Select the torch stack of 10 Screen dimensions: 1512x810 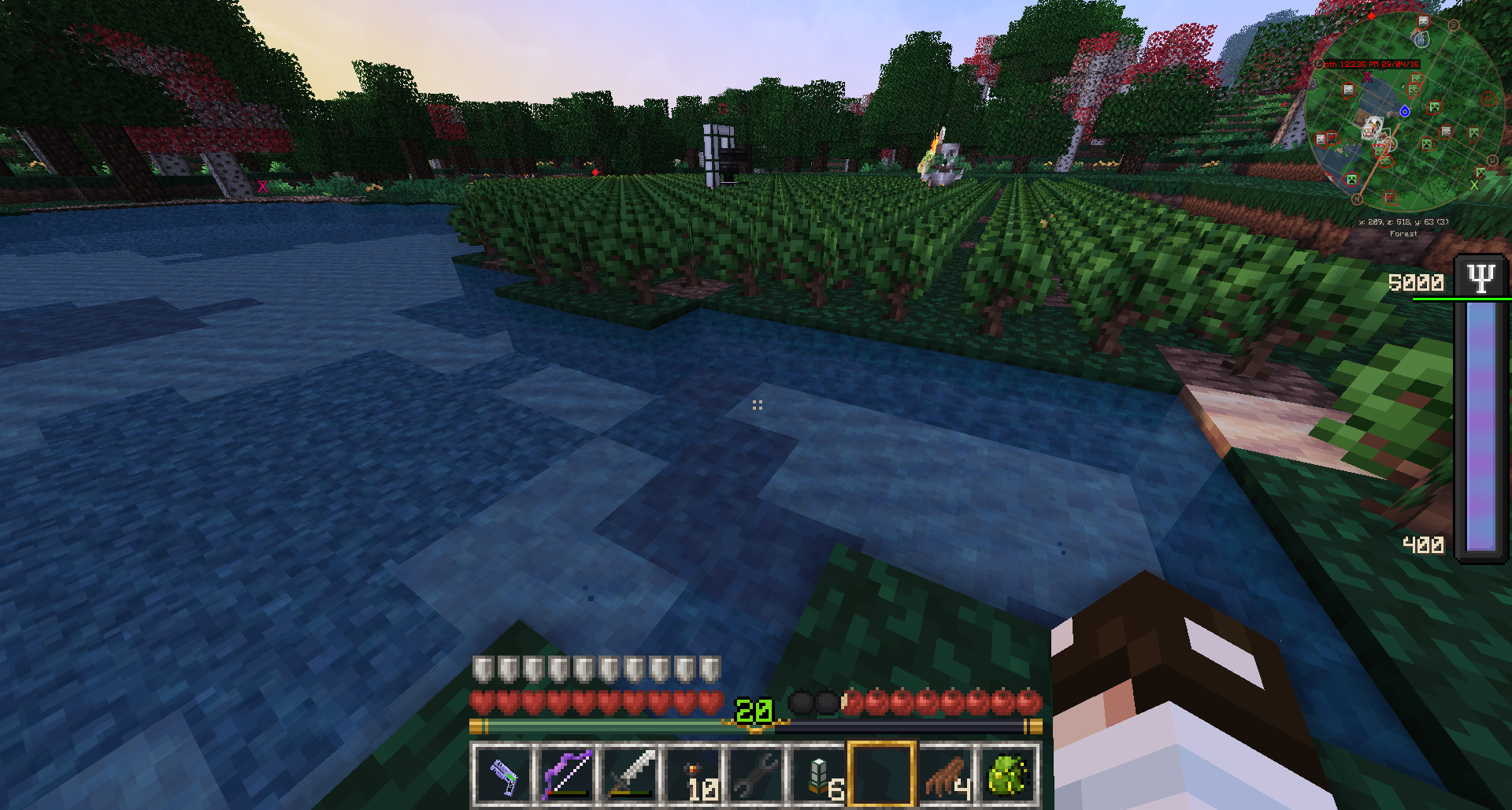pyautogui.click(x=693, y=775)
